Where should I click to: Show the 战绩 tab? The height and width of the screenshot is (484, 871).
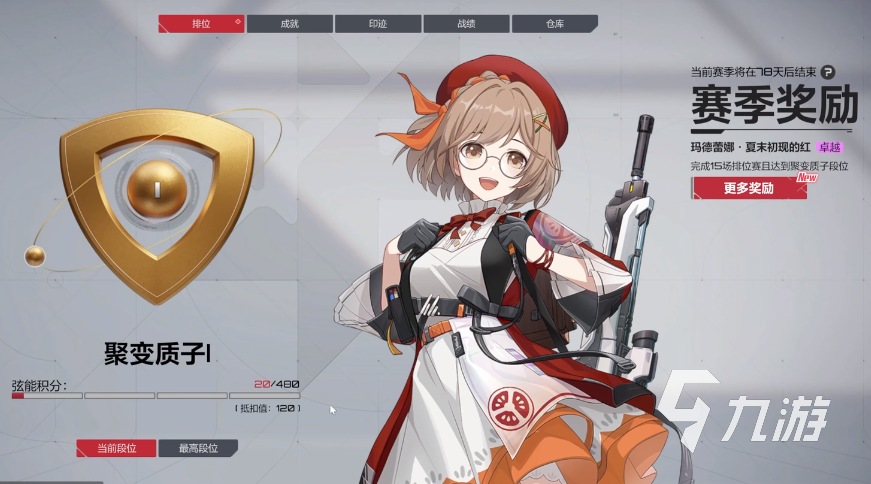[x=466, y=23]
